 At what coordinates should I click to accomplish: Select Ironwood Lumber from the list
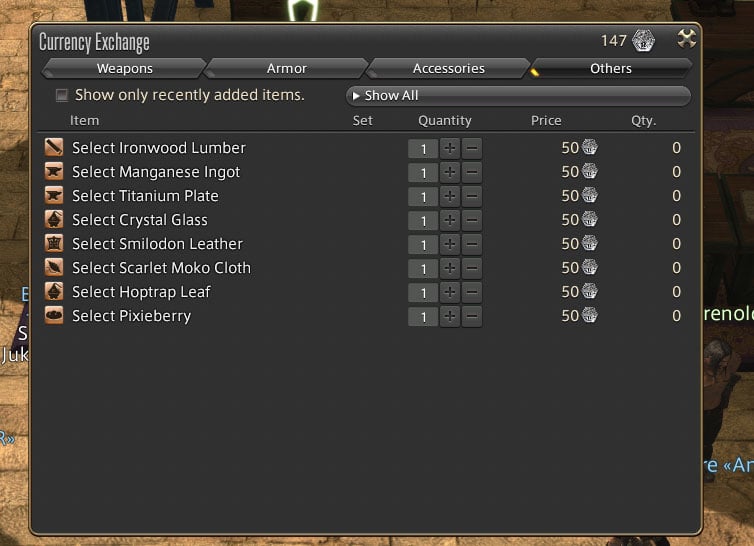coord(158,148)
